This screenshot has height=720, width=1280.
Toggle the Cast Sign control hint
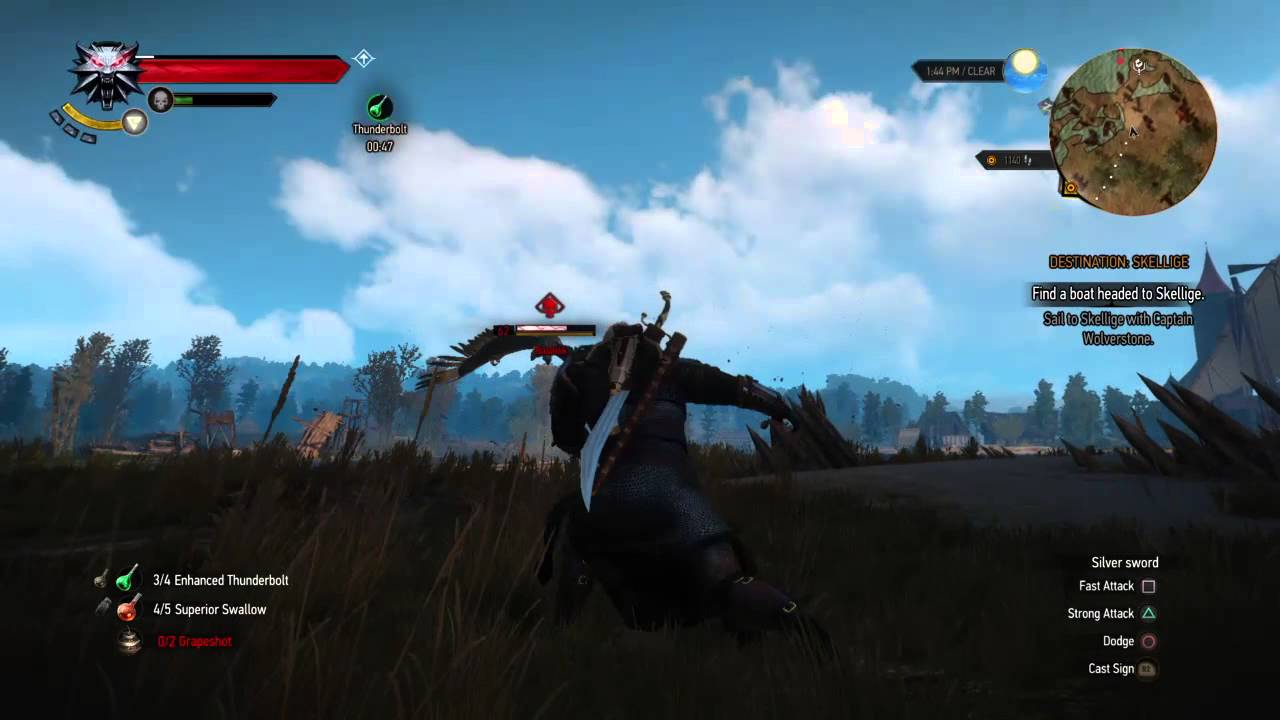1148,668
